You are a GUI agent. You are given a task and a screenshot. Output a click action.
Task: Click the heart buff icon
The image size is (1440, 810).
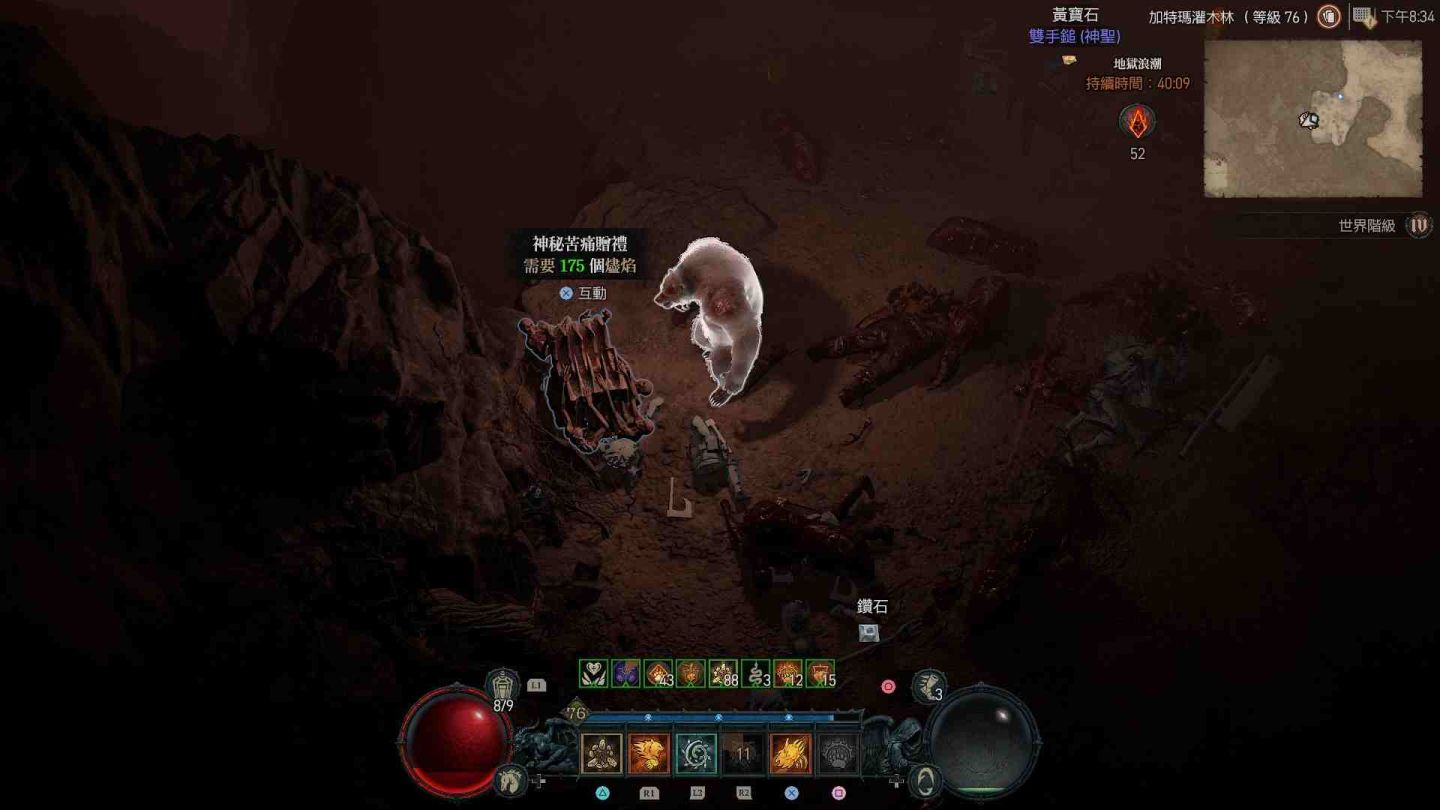[594, 674]
